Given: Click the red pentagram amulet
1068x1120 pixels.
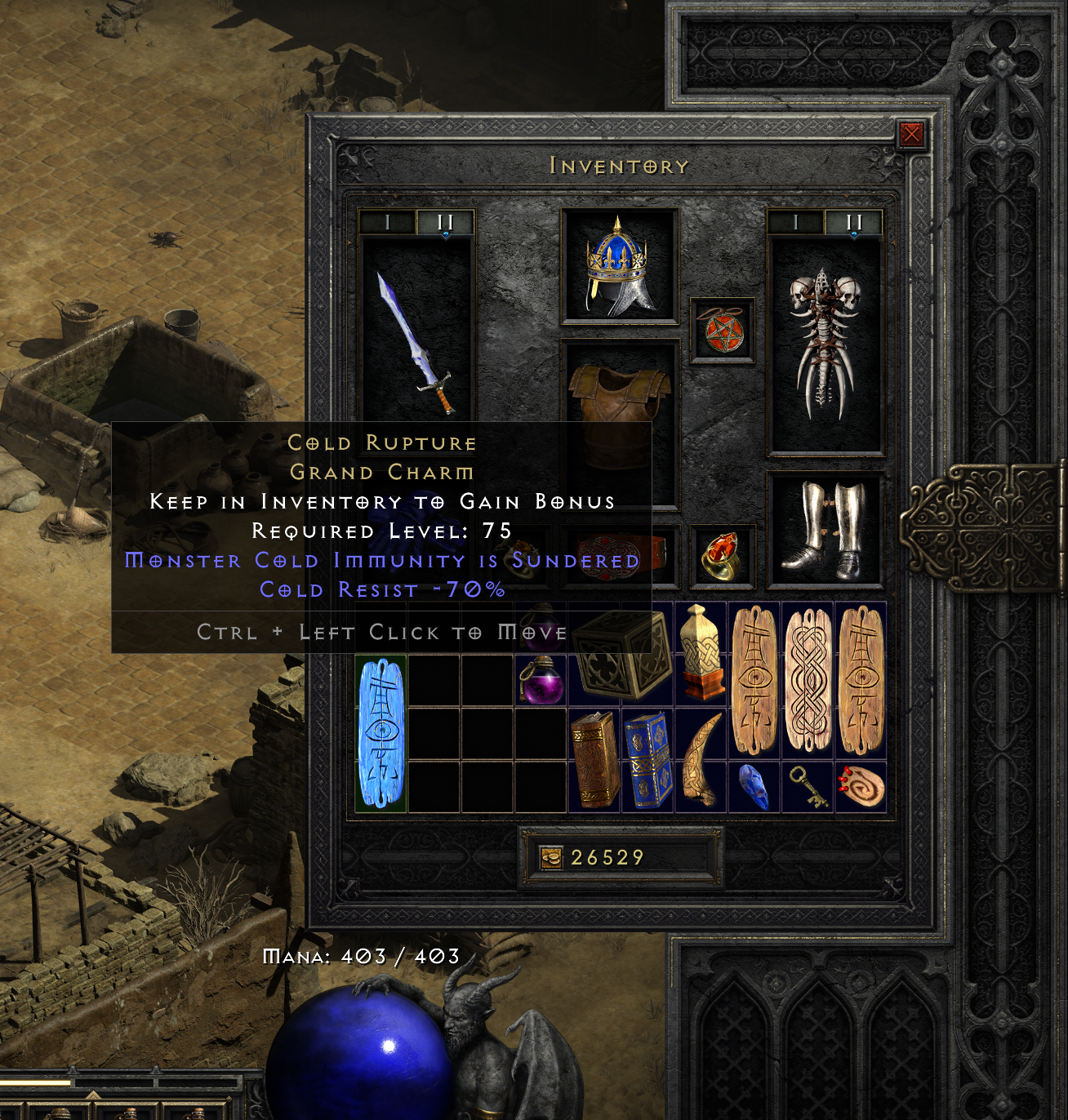Looking at the screenshot, I should pyautogui.click(x=724, y=329).
